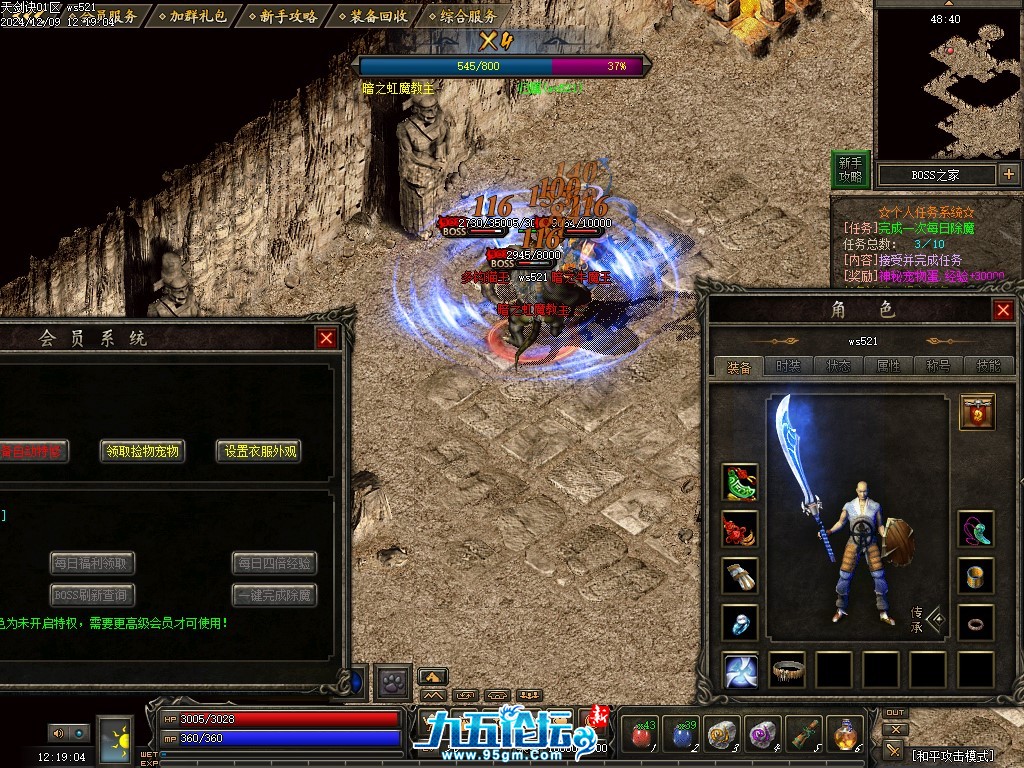Activate 每日四倍经验 quadruple experience

[x=274, y=564]
